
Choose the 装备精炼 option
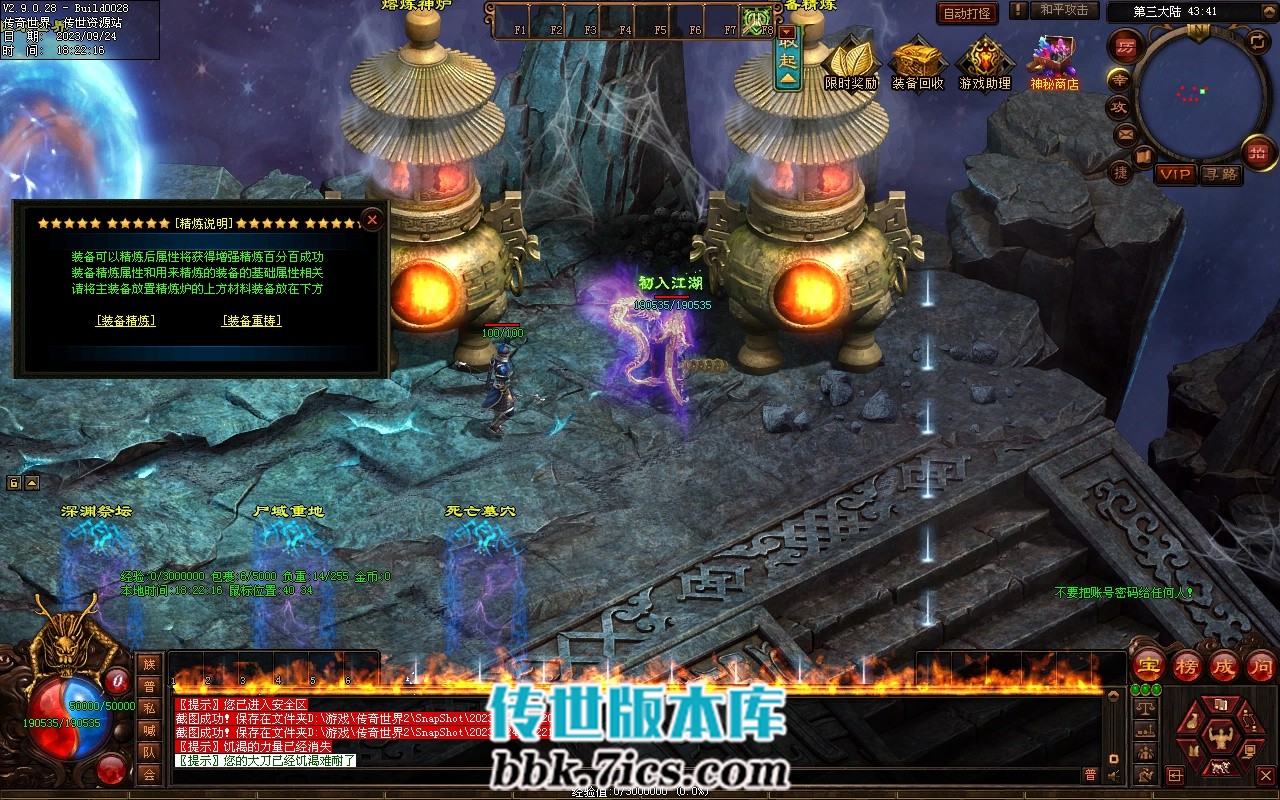point(126,321)
